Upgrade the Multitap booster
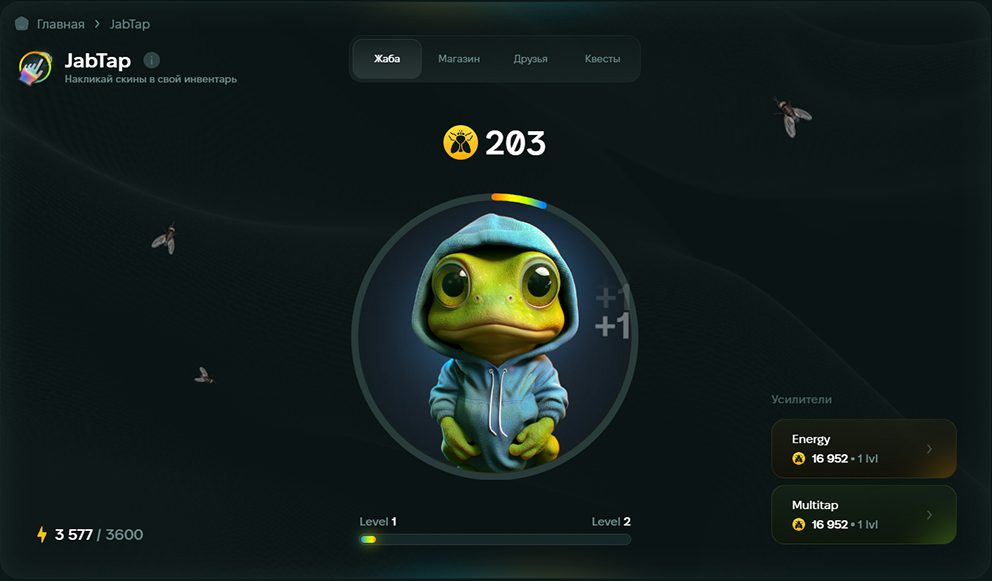Screen dimensions: 992x581 click(863, 515)
